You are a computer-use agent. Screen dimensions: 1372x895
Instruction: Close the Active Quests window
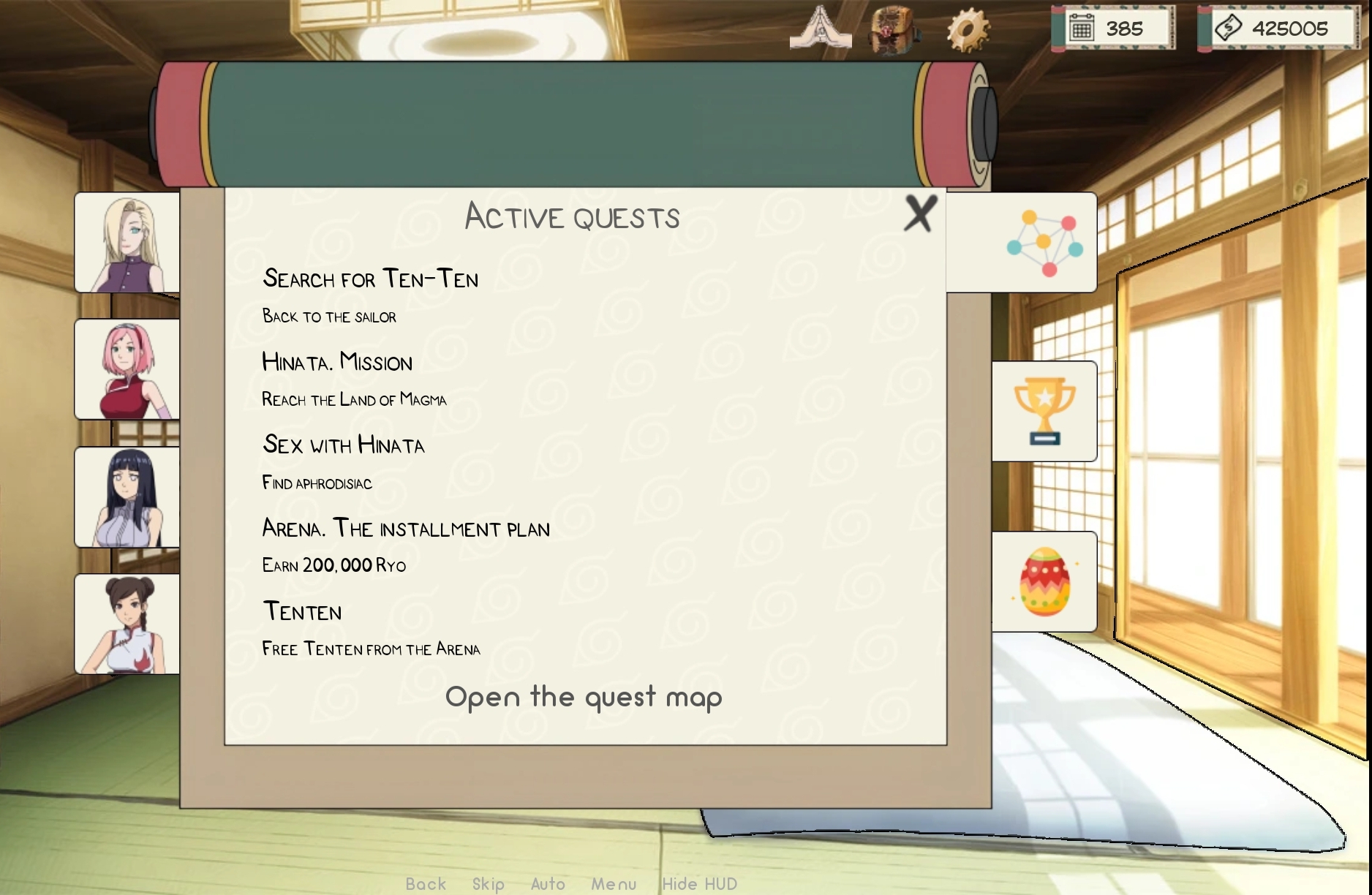pyautogui.click(x=919, y=215)
